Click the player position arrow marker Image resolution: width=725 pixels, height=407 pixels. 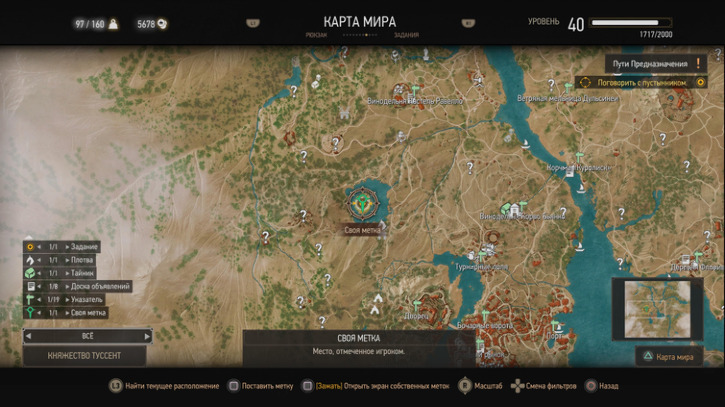click(377, 300)
